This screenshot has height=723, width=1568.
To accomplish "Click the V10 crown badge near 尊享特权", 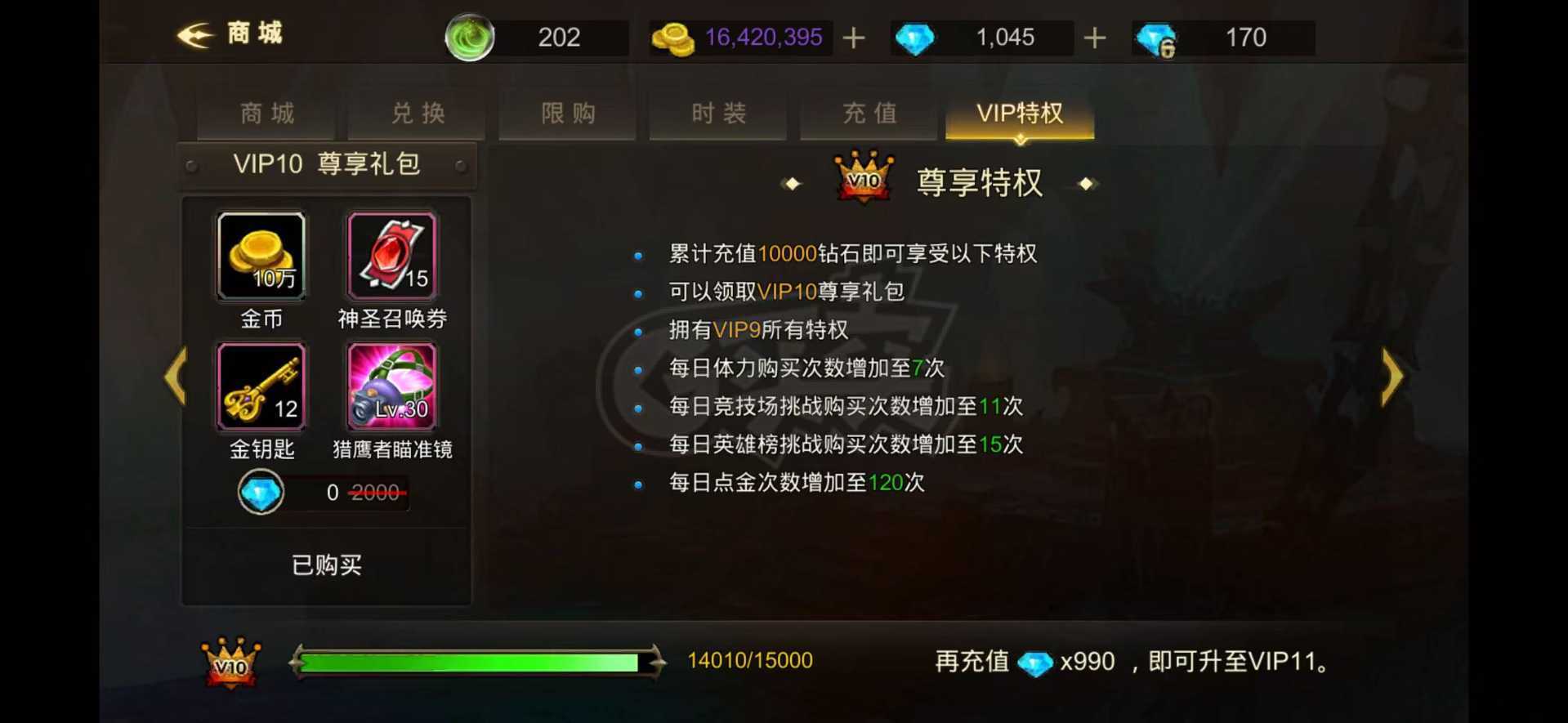I will (864, 178).
